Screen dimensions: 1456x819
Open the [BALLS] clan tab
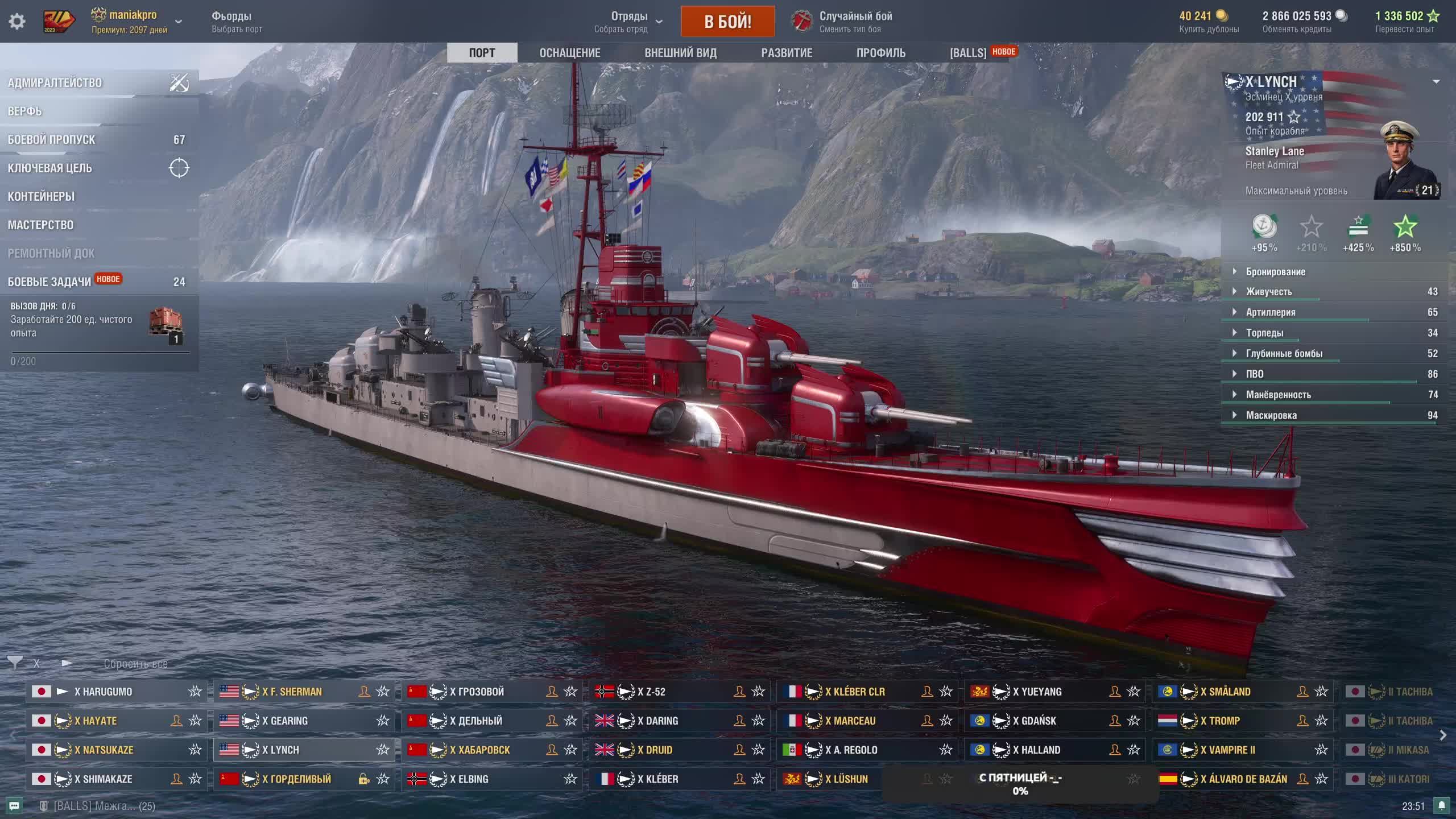(x=968, y=53)
